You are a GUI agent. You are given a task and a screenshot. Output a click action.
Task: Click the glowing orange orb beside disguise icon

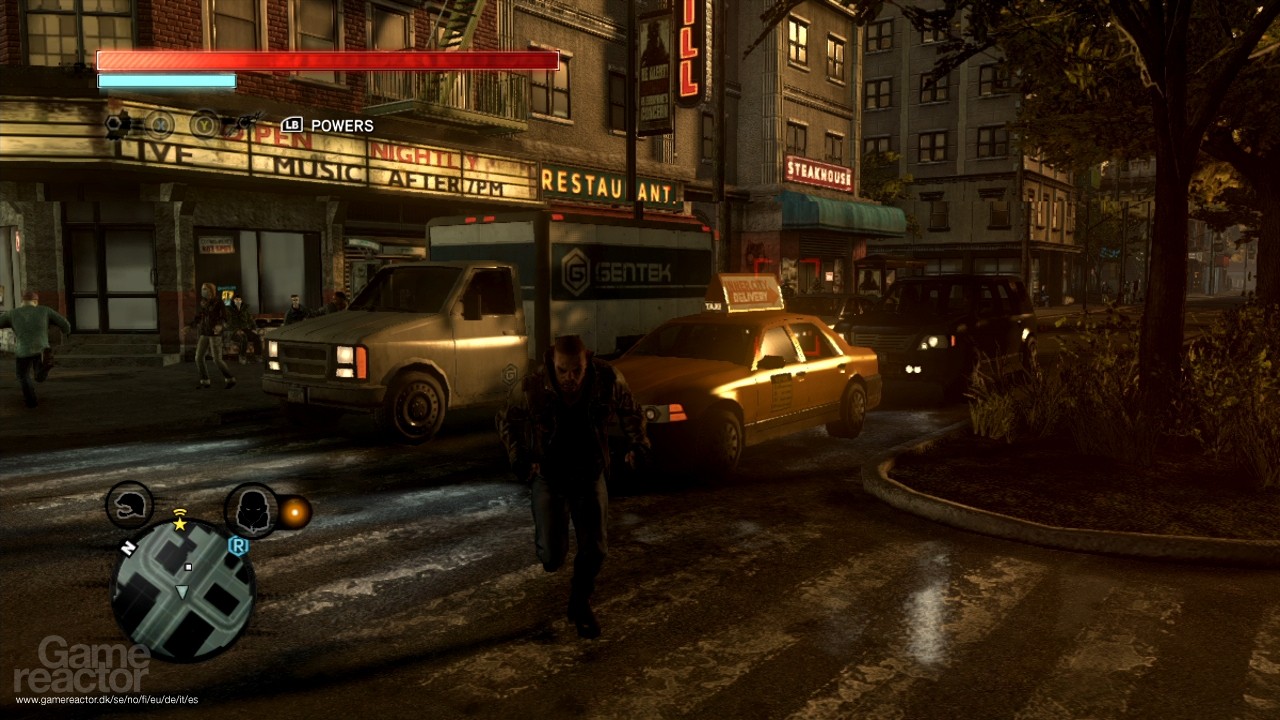point(296,512)
